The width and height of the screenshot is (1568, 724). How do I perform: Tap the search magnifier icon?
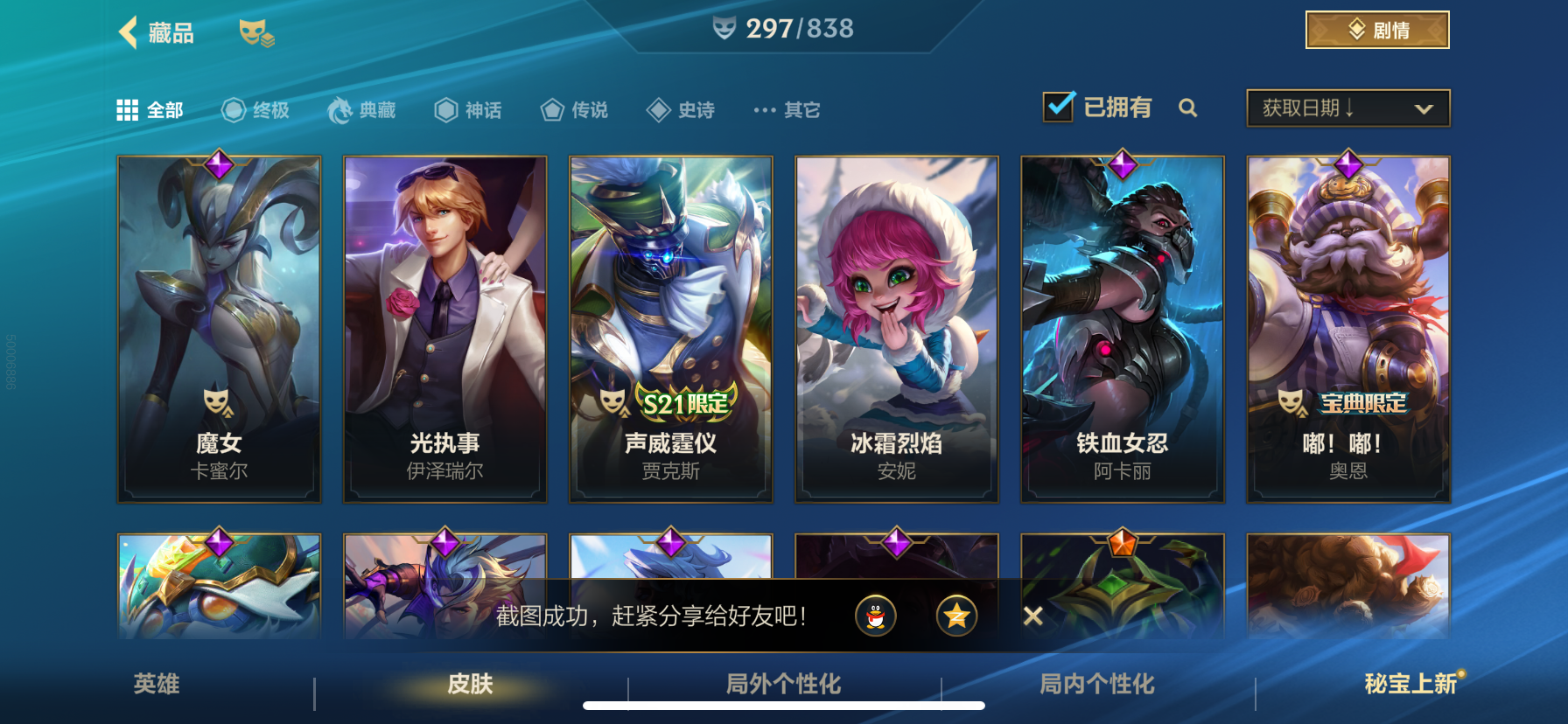coord(1188,108)
